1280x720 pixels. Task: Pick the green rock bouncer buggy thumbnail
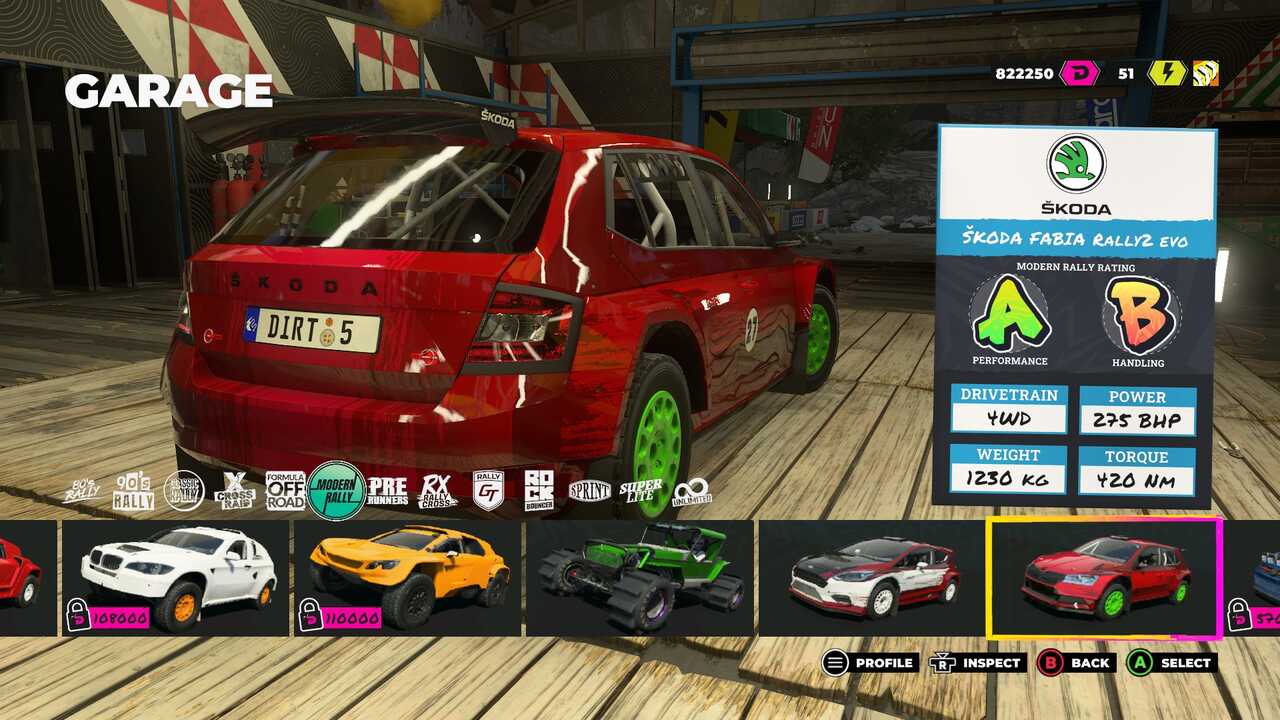pyautogui.click(x=640, y=577)
